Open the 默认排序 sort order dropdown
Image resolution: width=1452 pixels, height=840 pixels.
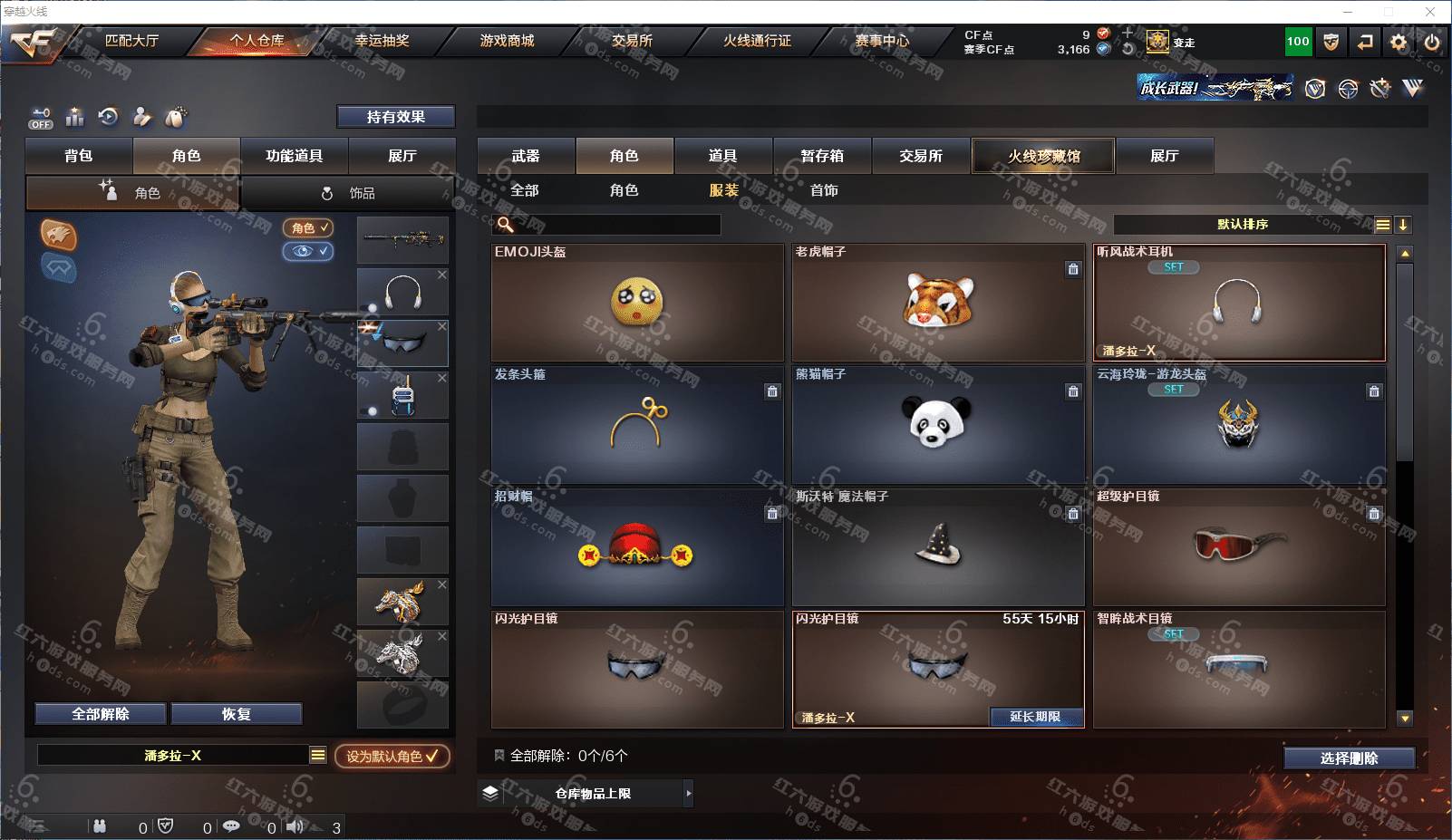click(x=1243, y=225)
